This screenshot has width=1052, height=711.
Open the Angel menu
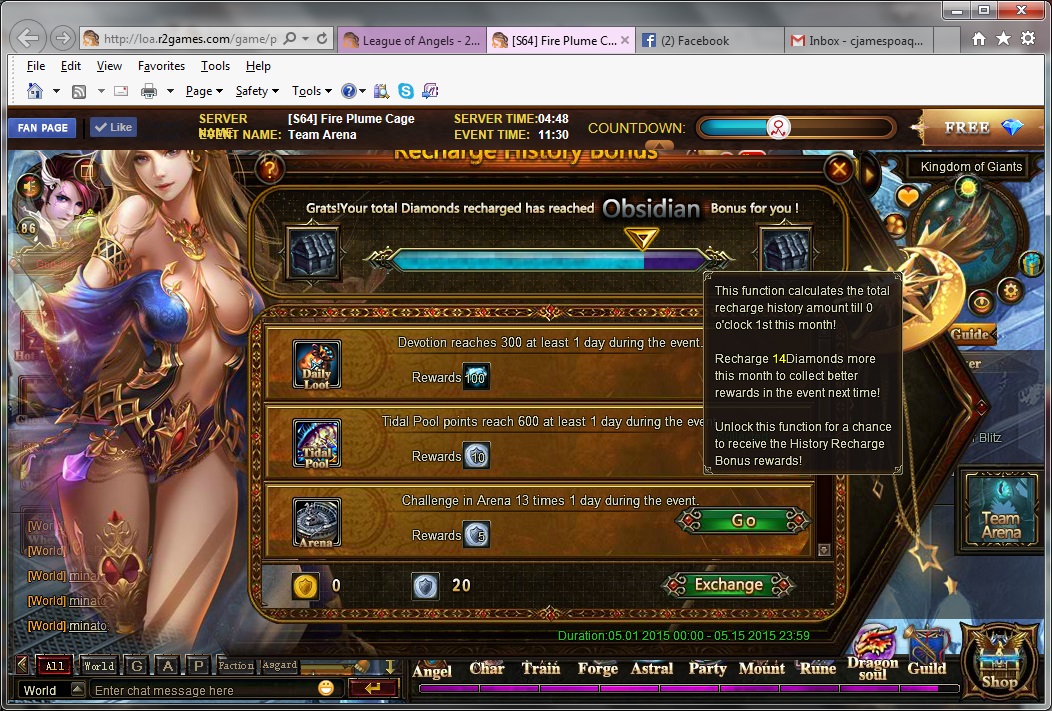432,670
